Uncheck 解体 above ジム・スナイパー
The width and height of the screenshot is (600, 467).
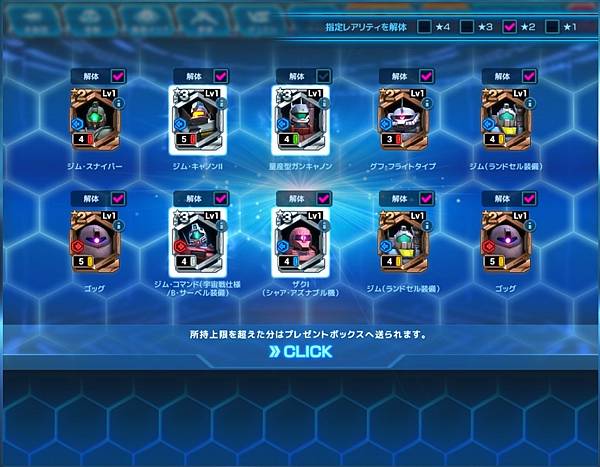117,76
